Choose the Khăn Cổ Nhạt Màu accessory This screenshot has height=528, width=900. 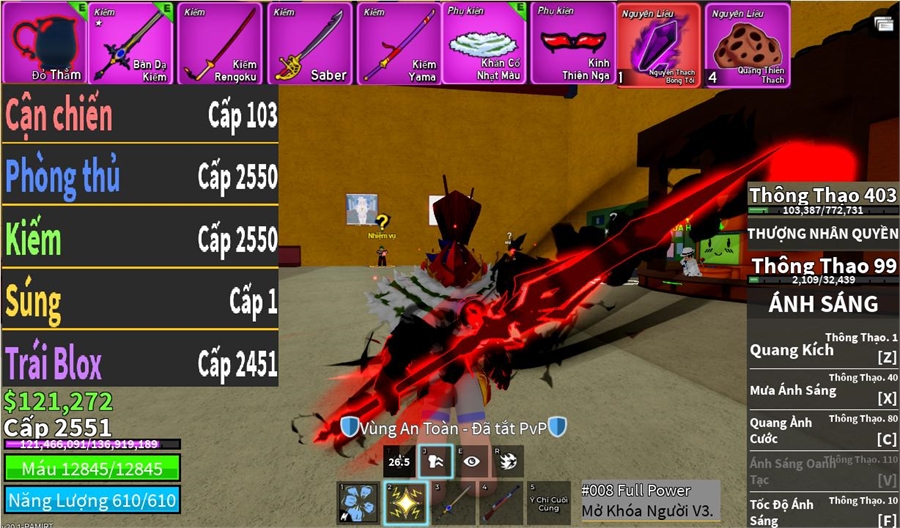tap(486, 42)
